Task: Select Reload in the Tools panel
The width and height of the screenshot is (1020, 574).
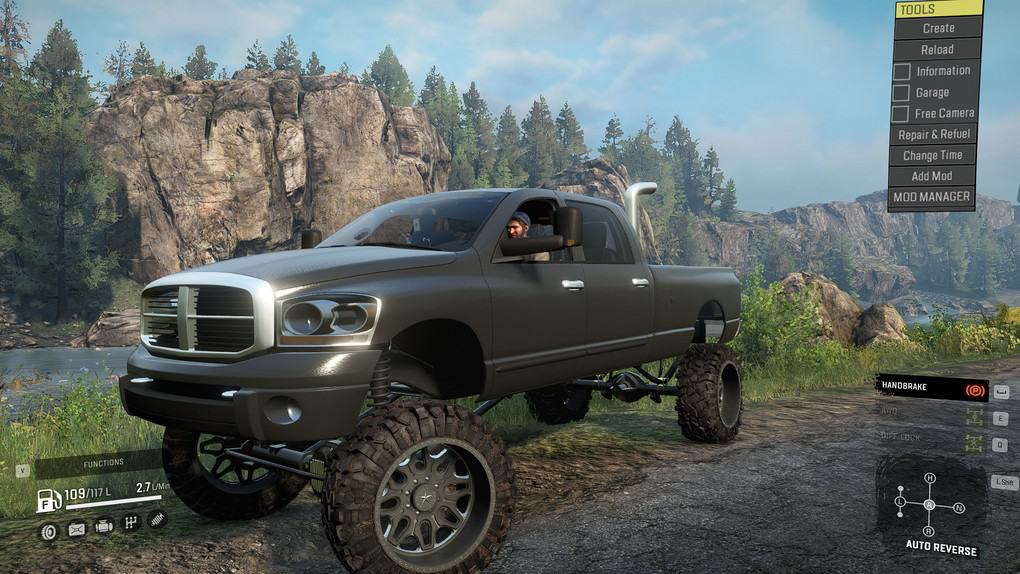Action: point(937,50)
